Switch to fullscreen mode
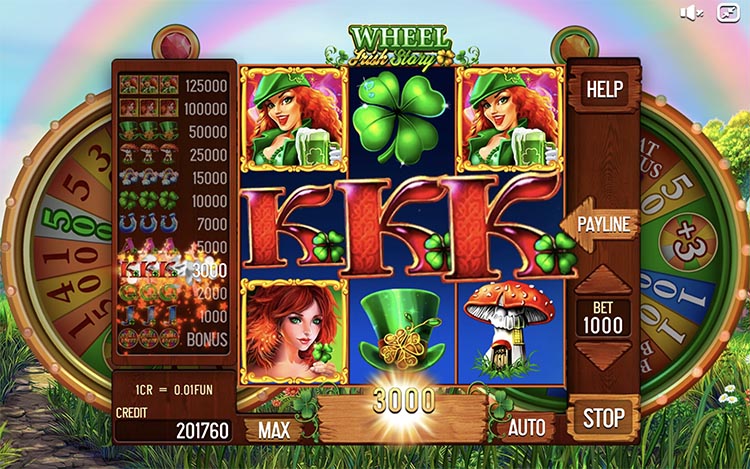Viewport: 750px width, 469px height. 726,12
